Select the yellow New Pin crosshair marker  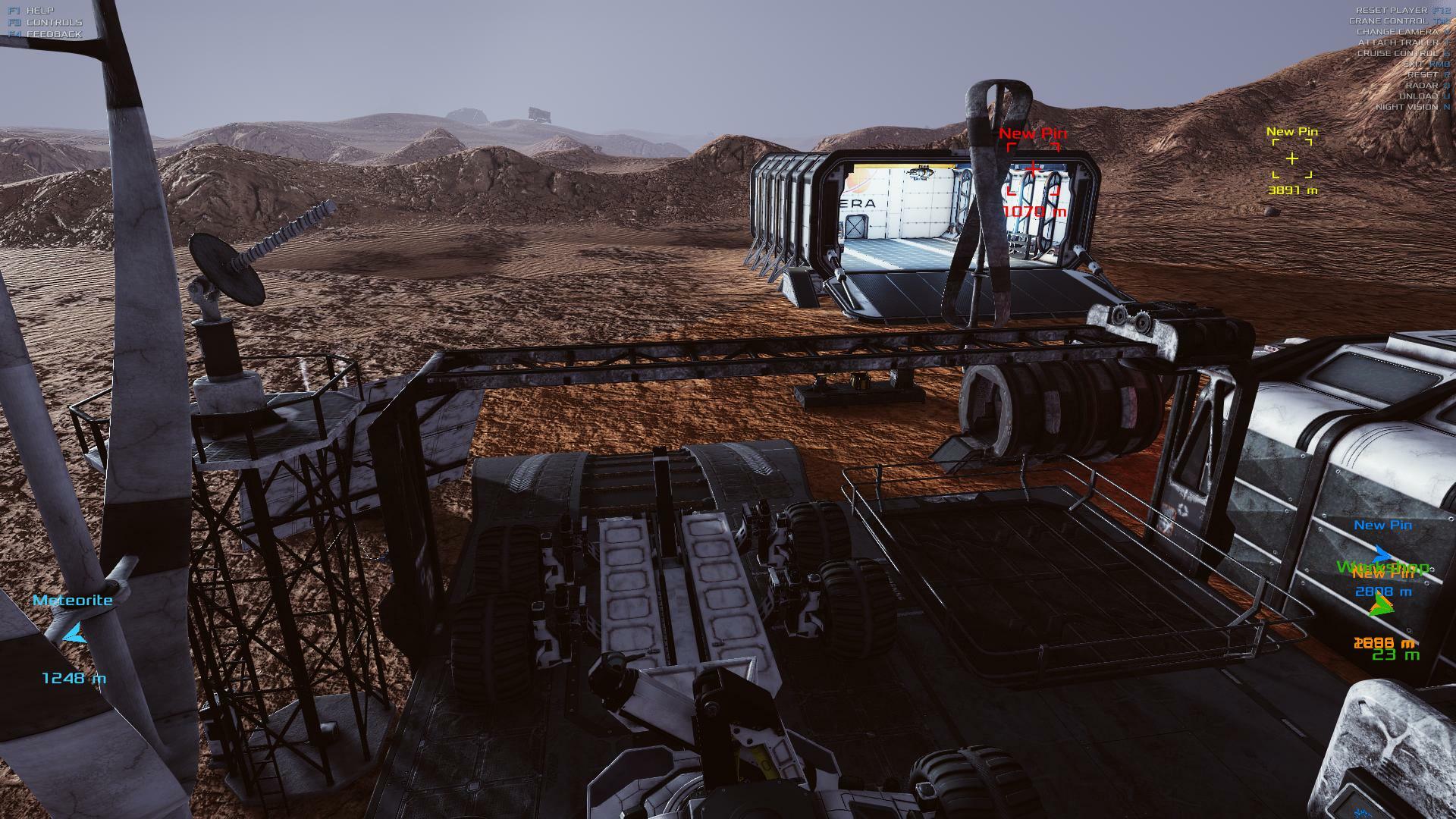[1291, 158]
